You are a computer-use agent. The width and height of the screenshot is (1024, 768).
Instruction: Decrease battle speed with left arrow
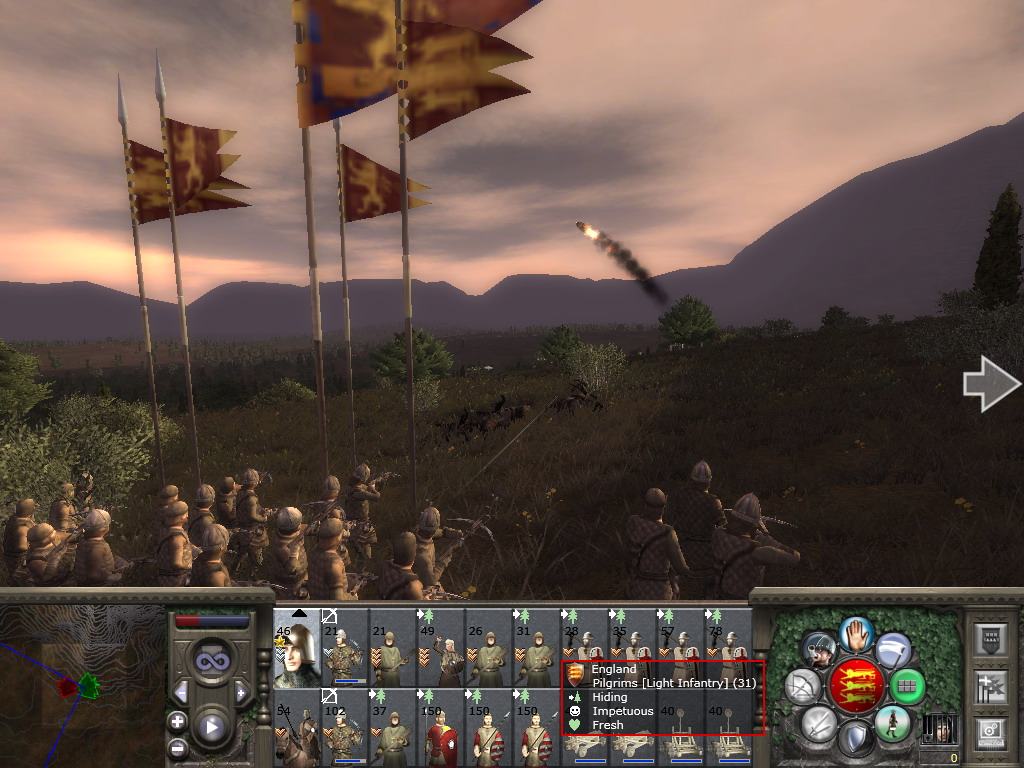coord(182,692)
